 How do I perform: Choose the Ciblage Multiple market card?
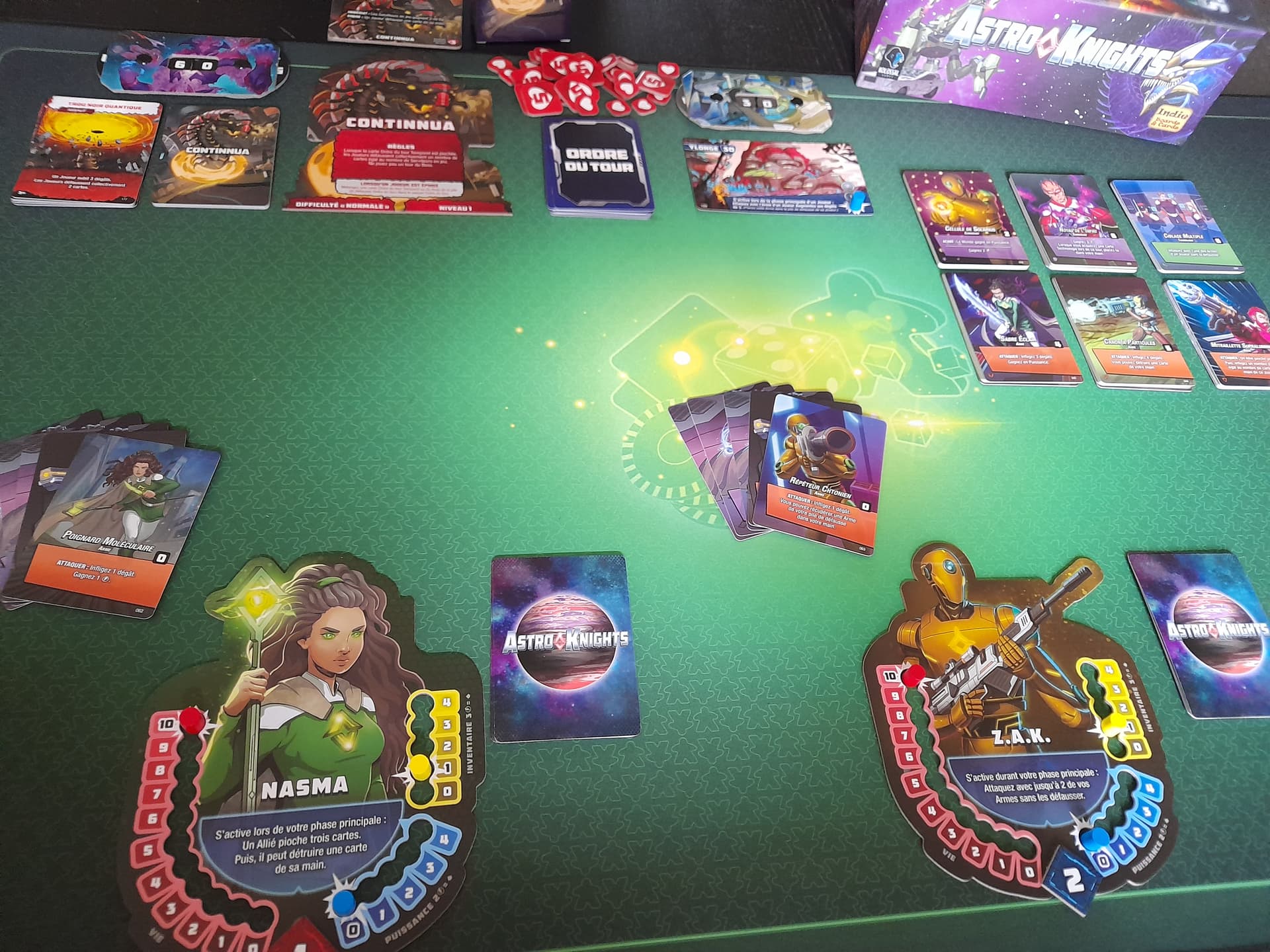point(1175,225)
